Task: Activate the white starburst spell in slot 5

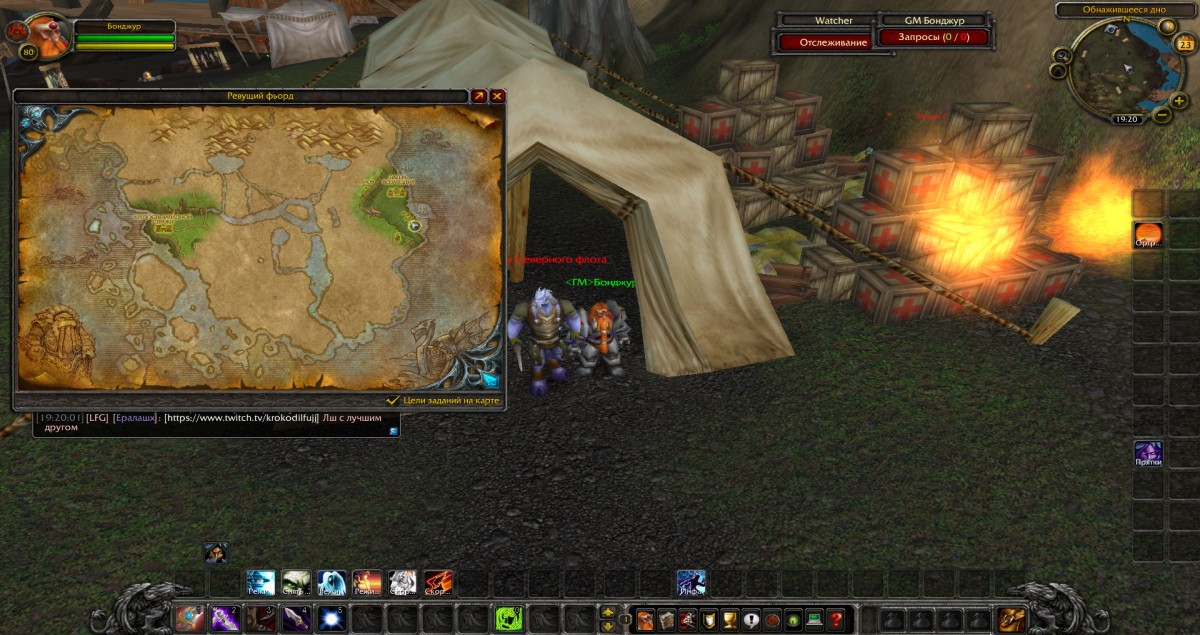Action: pos(331,619)
